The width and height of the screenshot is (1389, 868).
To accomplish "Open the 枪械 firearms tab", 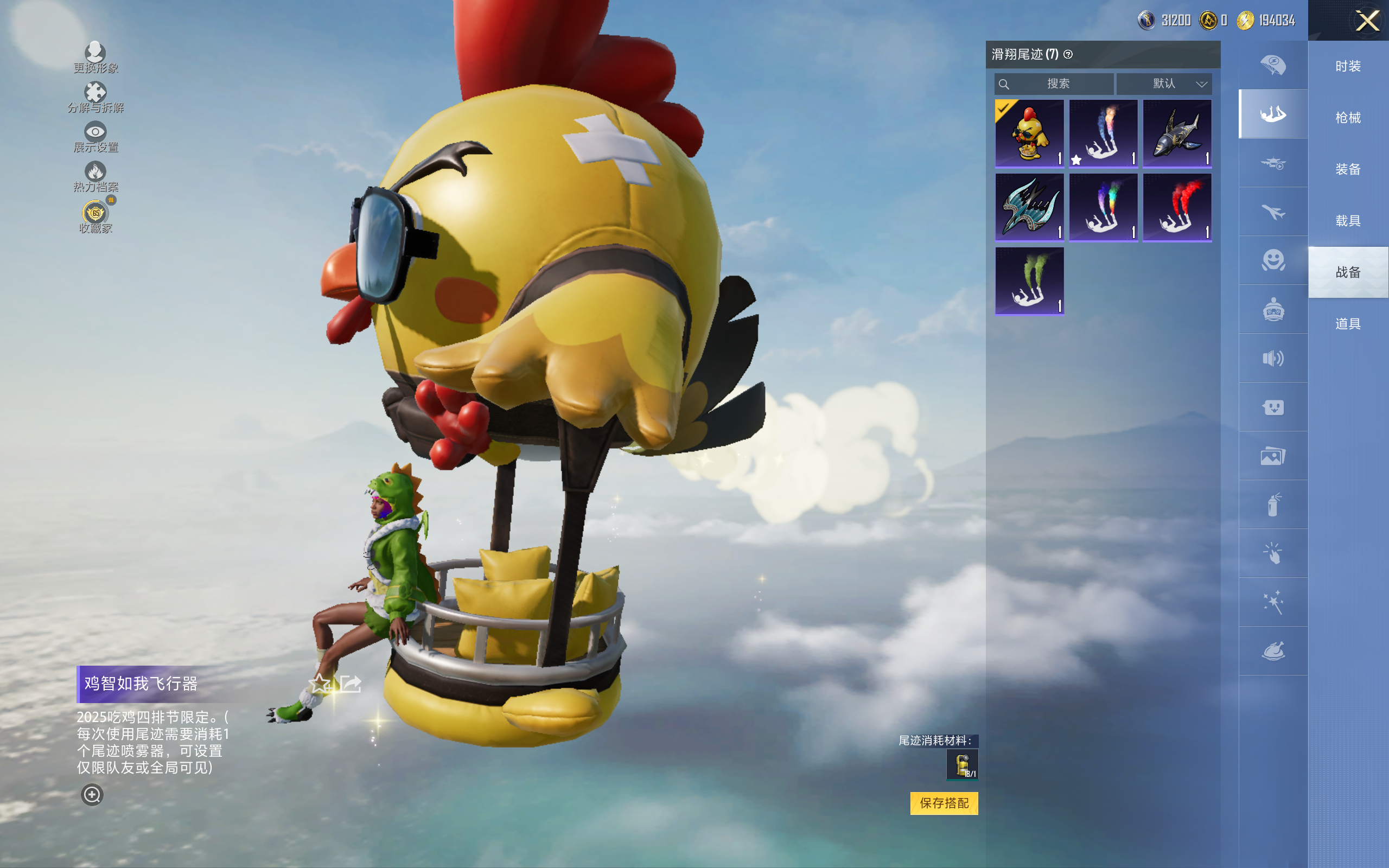I will tap(1348, 118).
